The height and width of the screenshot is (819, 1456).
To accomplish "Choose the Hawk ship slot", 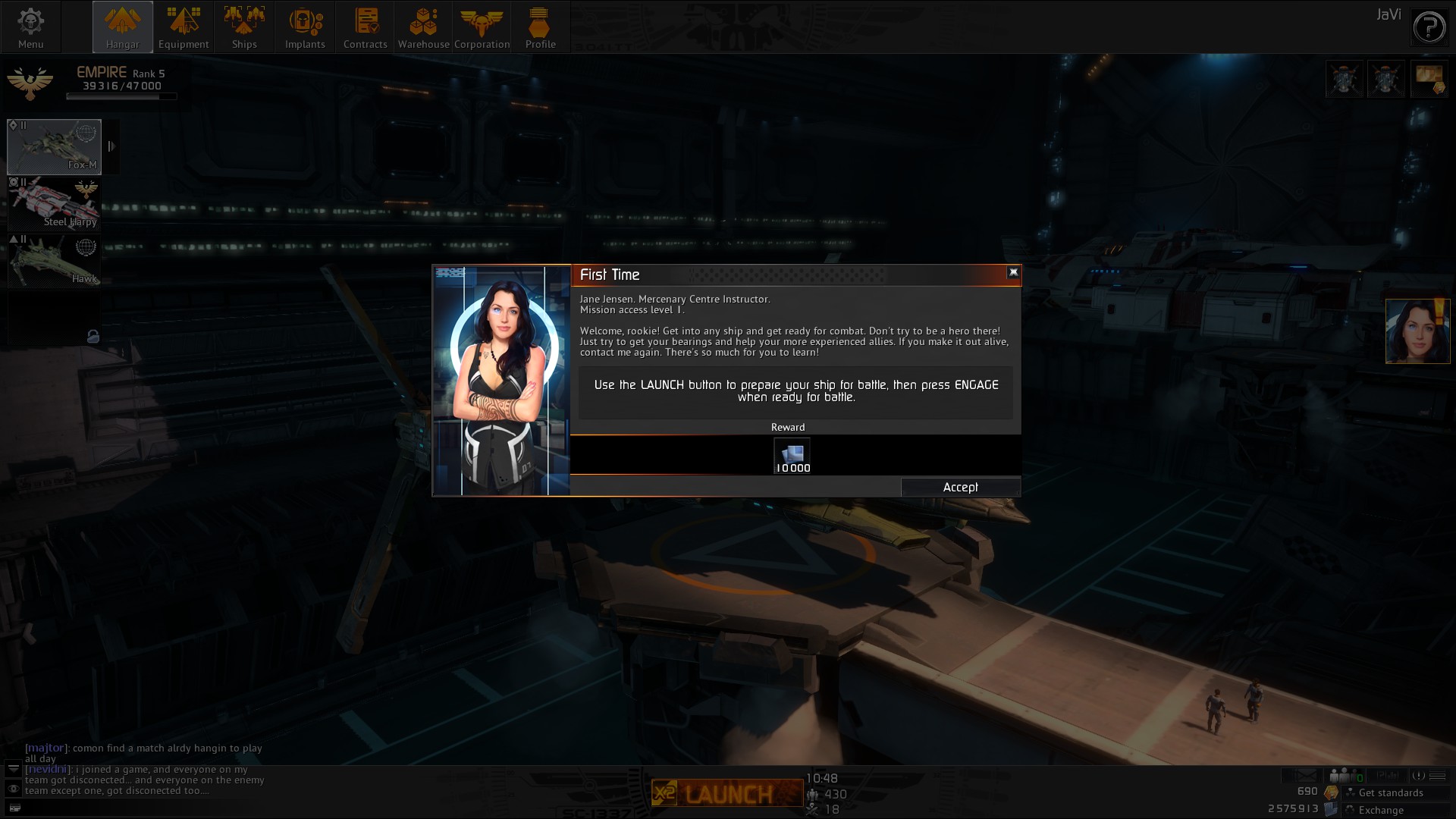I will click(x=54, y=260).
